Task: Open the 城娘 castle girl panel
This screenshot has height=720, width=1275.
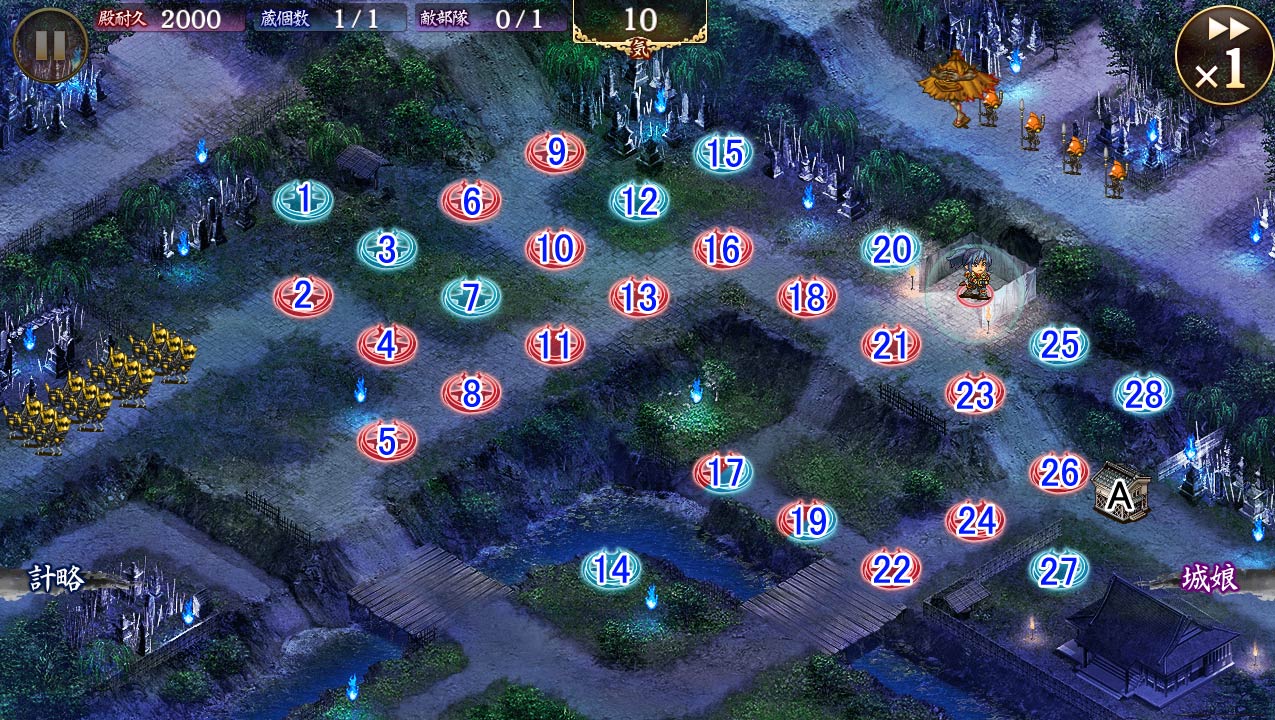Action: (x=1210, y=579)
